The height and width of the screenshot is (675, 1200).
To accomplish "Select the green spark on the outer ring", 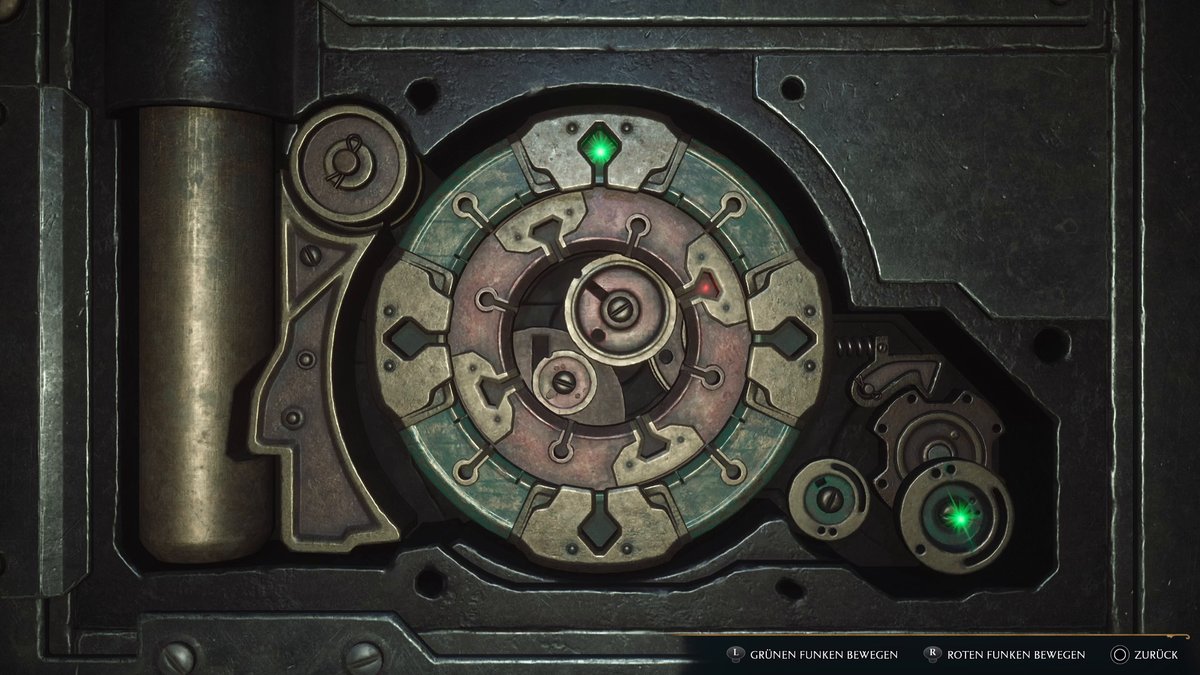I will (600, 152).
